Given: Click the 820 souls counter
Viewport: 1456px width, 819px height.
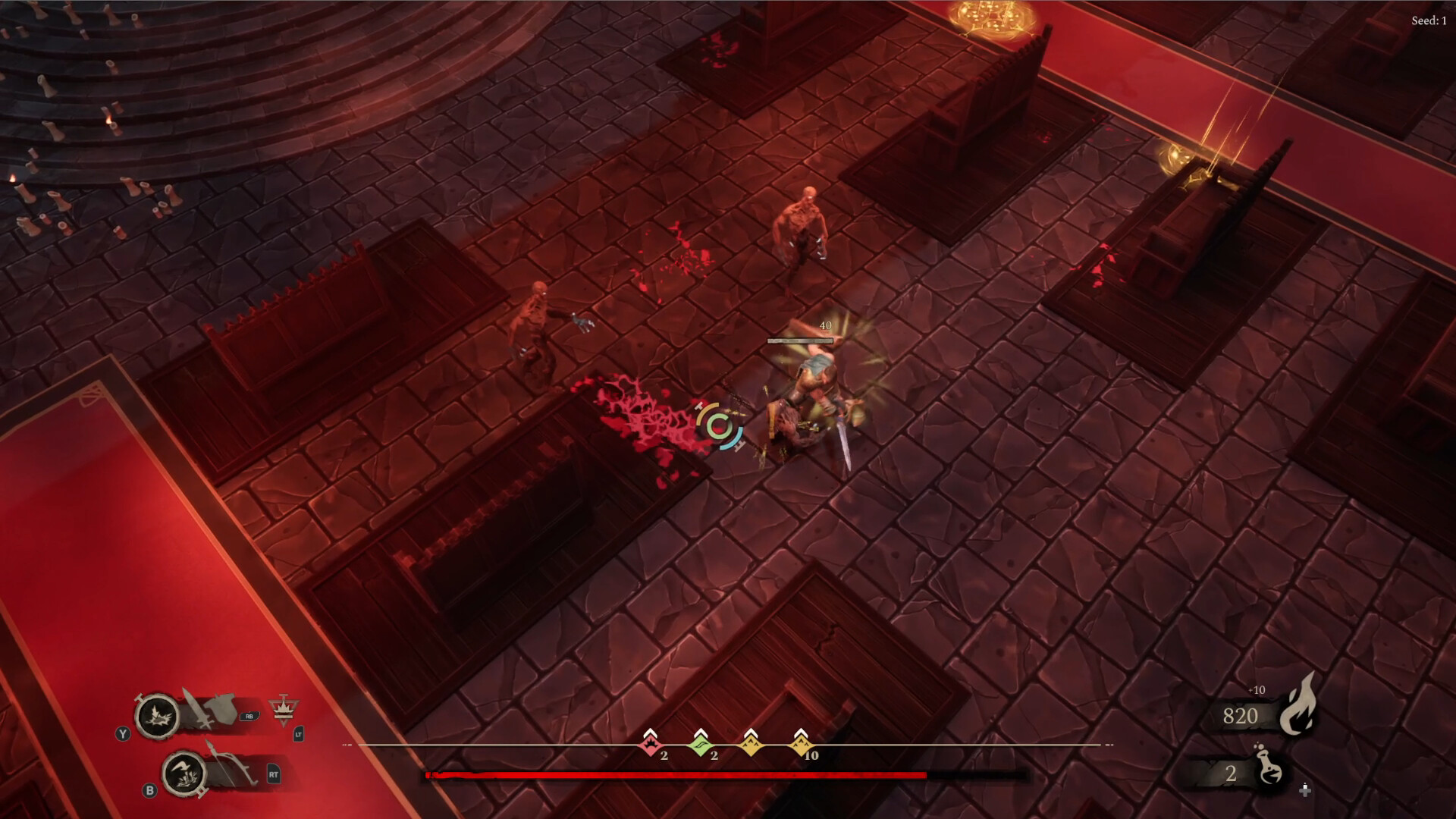Looking at the screenshot, I should click(x=1240, y=716).
